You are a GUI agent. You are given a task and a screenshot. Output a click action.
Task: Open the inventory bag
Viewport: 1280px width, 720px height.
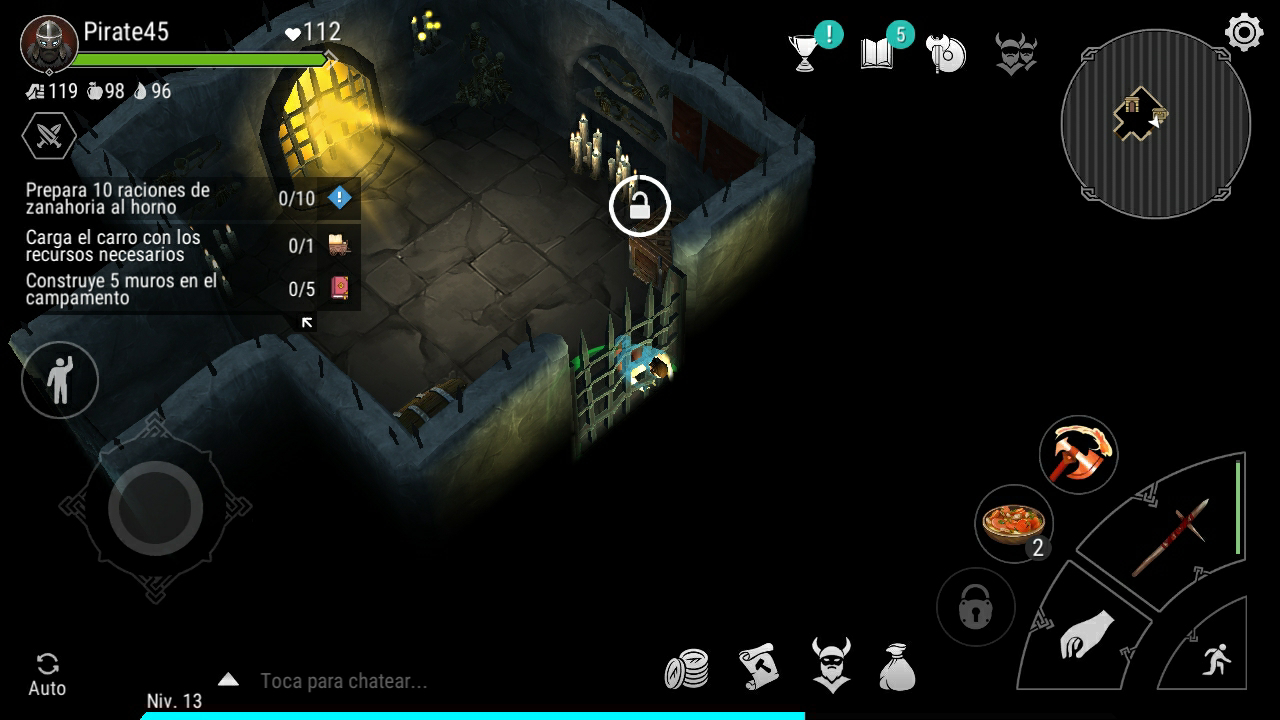(x=898, y=667)
